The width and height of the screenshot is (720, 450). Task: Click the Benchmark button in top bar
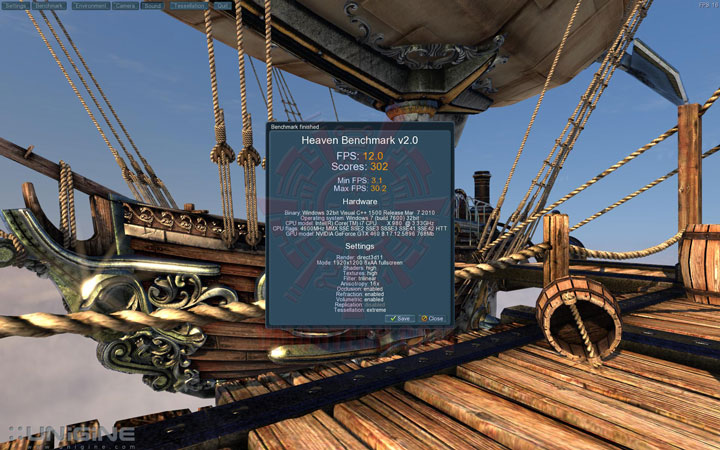(49, 5)
